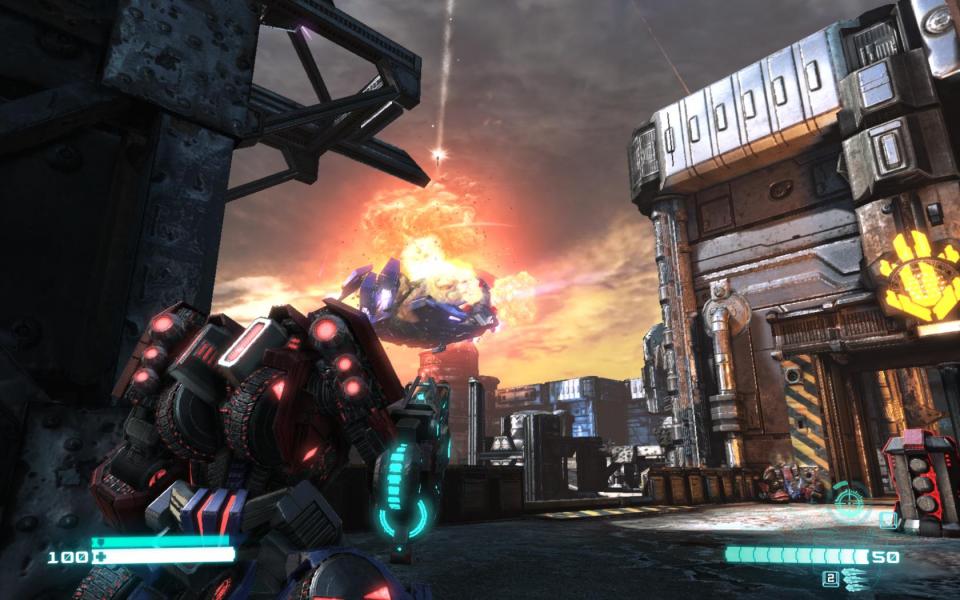The width and height of the screenshot is (960, 600).
Task: Select the secondary missile weapon icon
Action: [x=853, y=577]
